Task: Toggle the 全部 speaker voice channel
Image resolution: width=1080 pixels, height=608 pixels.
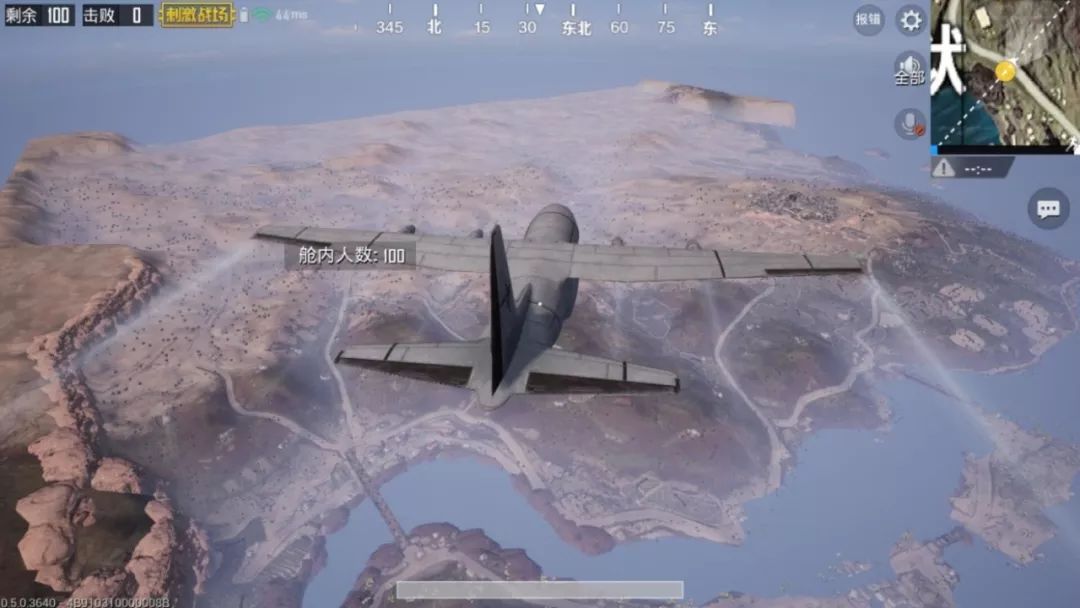Action: 909,69
